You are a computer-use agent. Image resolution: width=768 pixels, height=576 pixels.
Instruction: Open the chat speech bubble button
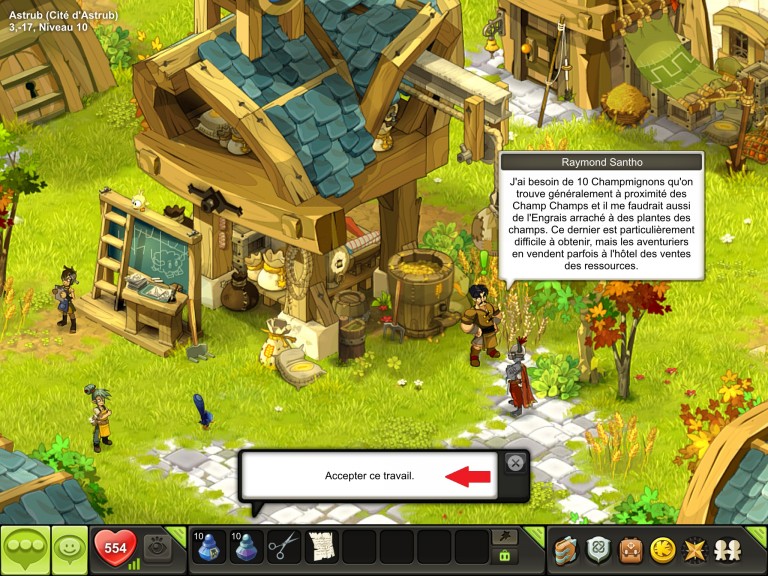(x=23, y=549)
